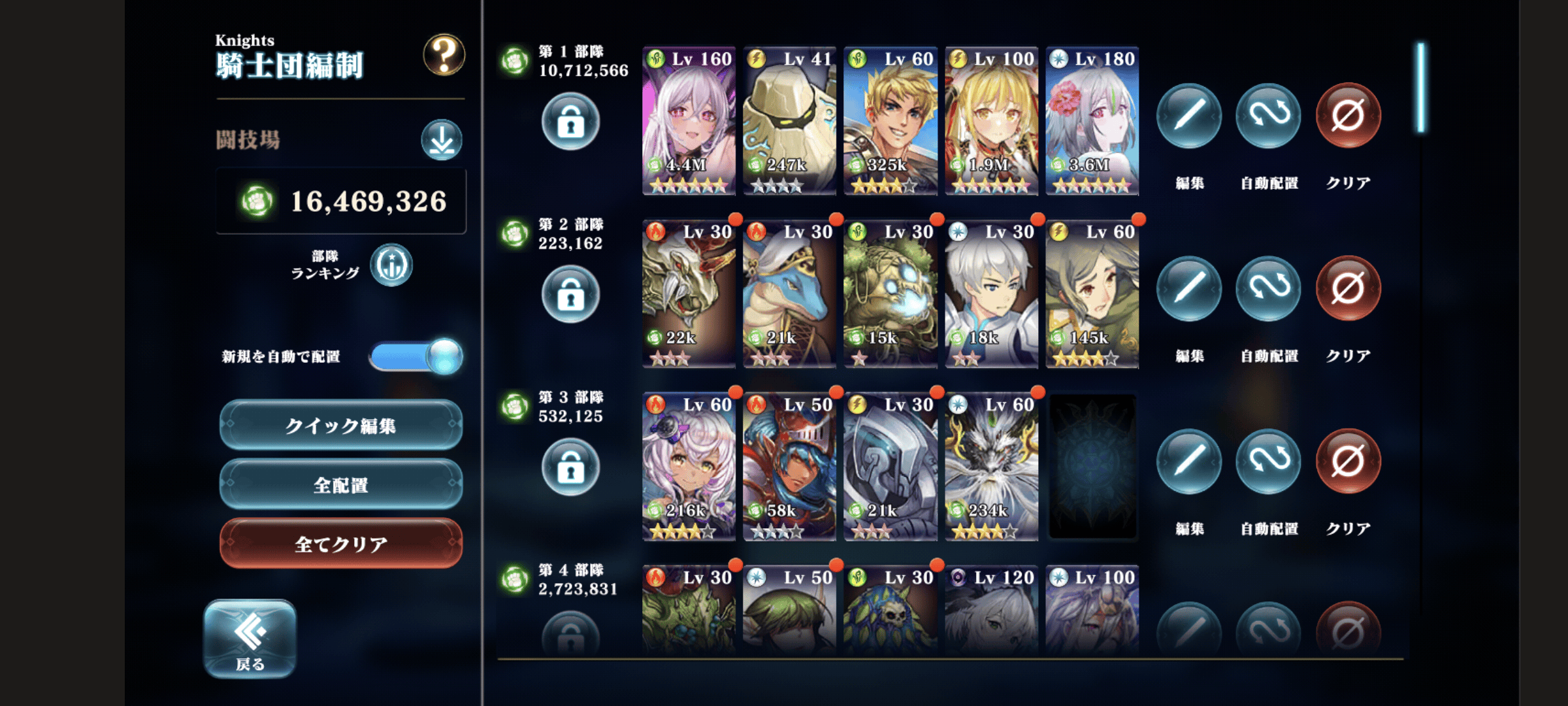Toggle automatic placement of new units
Viewport: 1568px width, 706px height.
pos(416,357)
